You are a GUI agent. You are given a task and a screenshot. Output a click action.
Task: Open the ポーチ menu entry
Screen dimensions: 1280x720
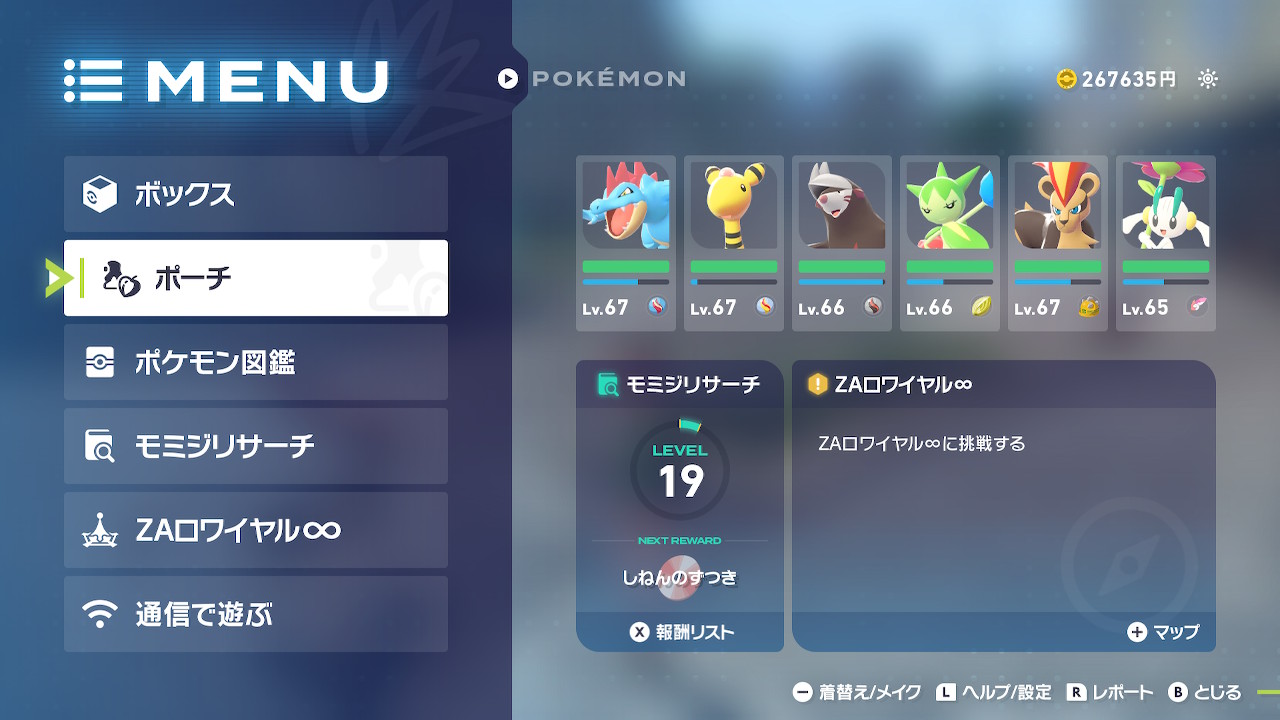pos(255,278)
